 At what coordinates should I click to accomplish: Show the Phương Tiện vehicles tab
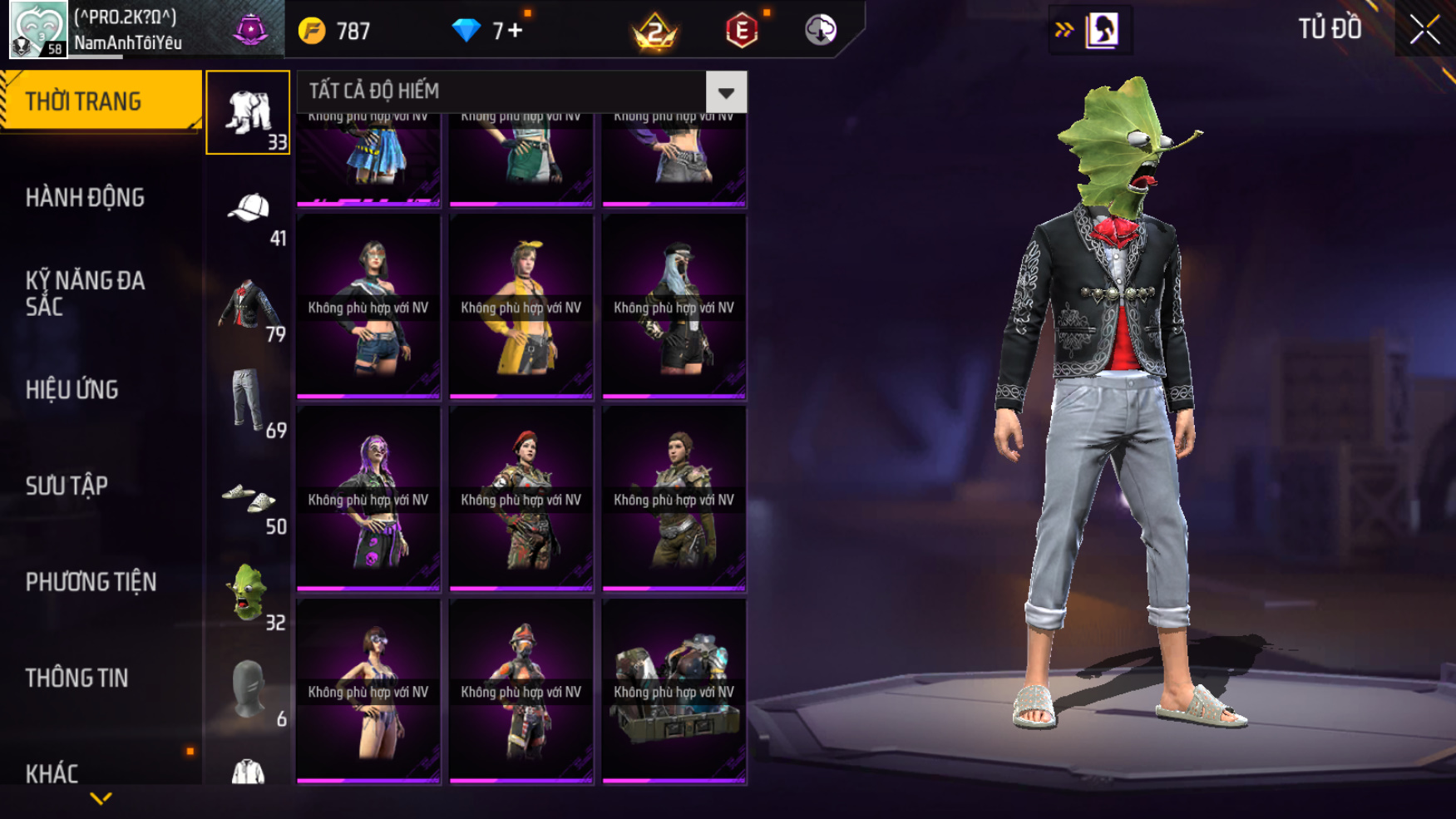point(91,582)
